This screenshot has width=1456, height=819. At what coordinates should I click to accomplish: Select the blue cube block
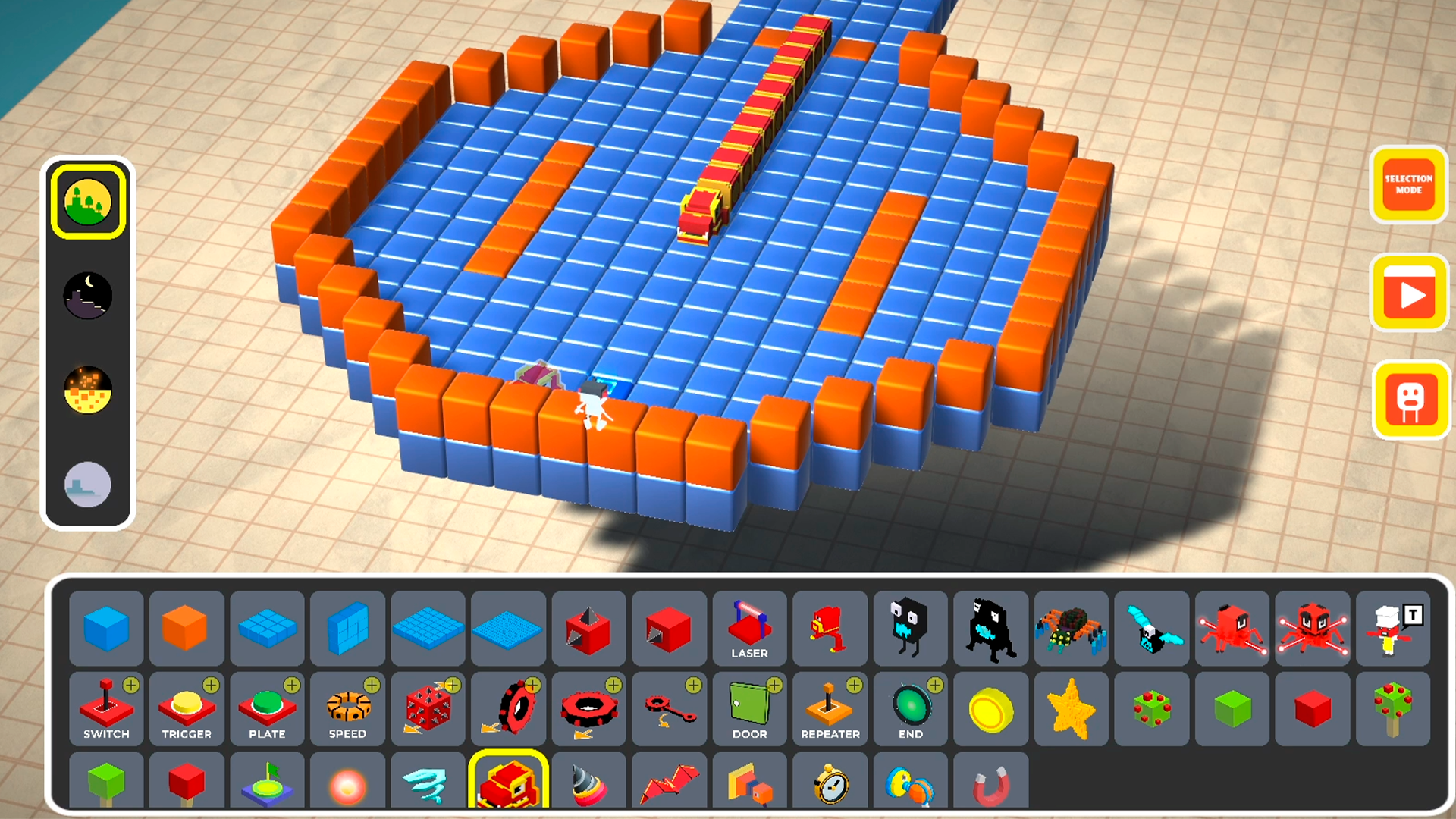point(106,628)
